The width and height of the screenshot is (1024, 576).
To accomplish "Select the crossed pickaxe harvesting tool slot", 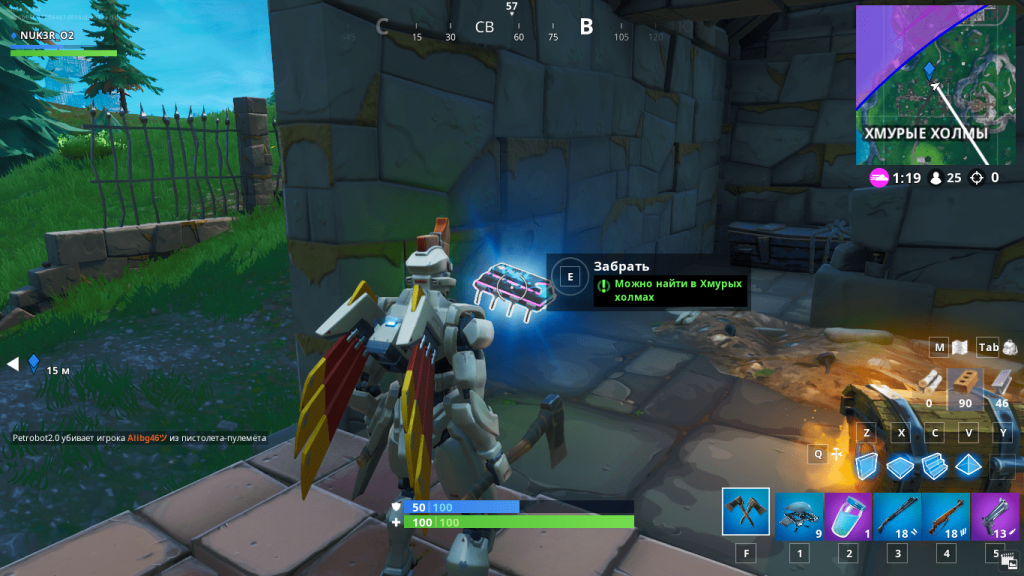I will 745,512.
